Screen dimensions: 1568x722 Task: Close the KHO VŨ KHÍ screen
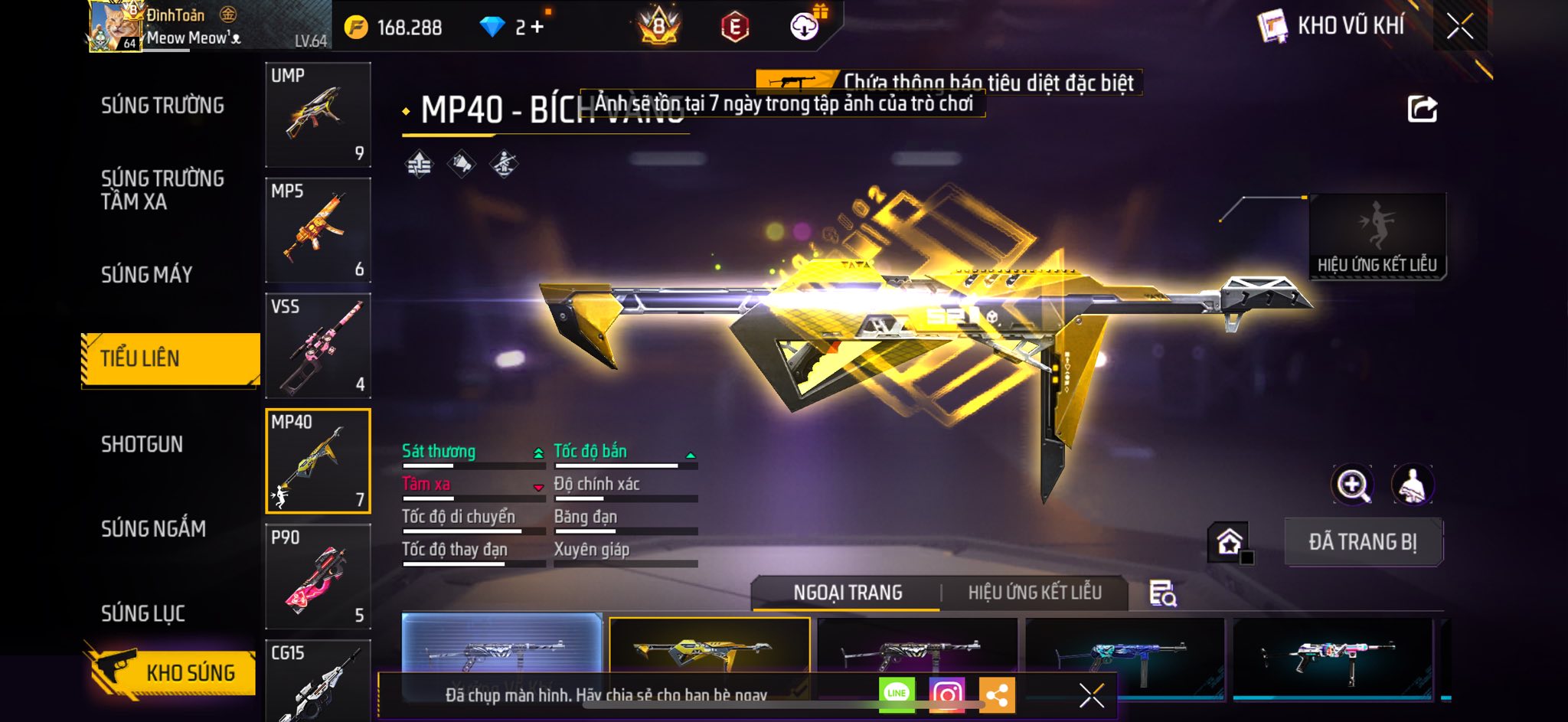(x=1459, y=26)
